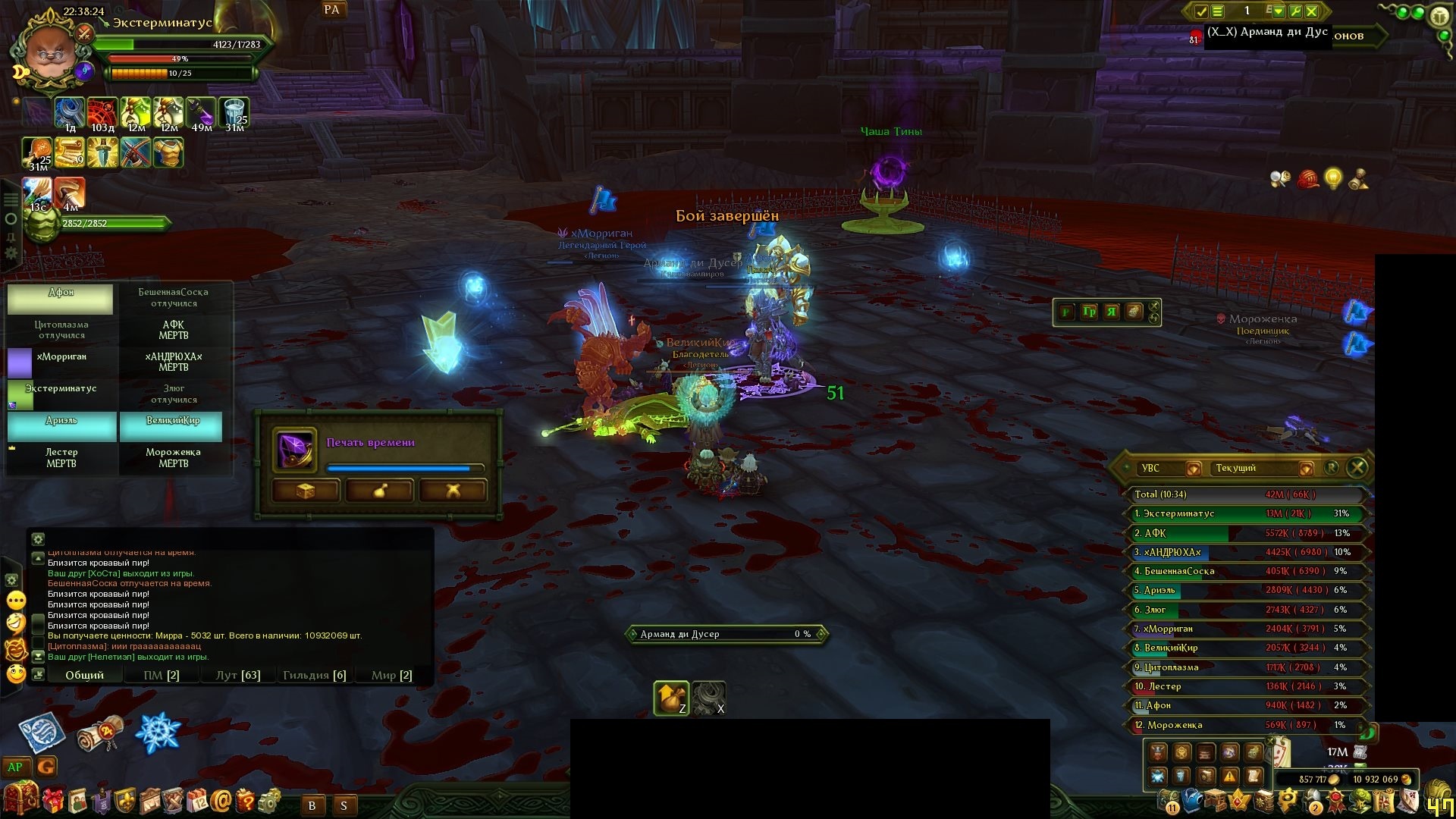Open the calendar icon in the bottom menu
Viewport: 1456px width, 819px height.
tap(197, 800)
